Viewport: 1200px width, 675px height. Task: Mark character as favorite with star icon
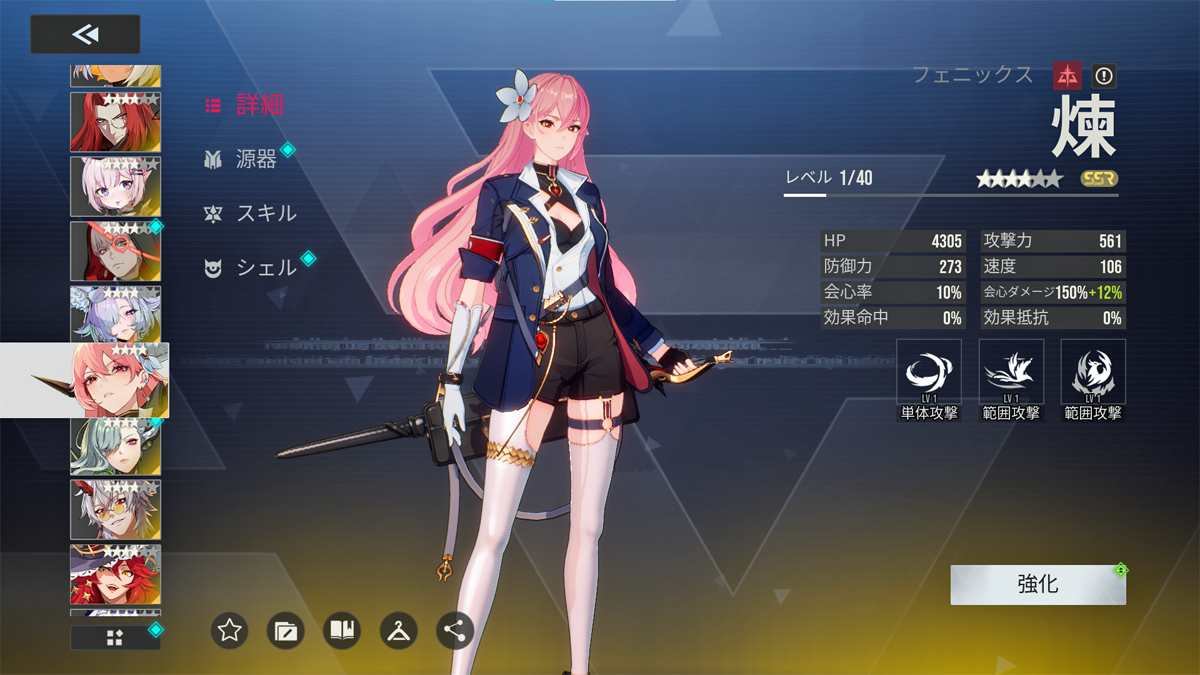click(230, 631)
